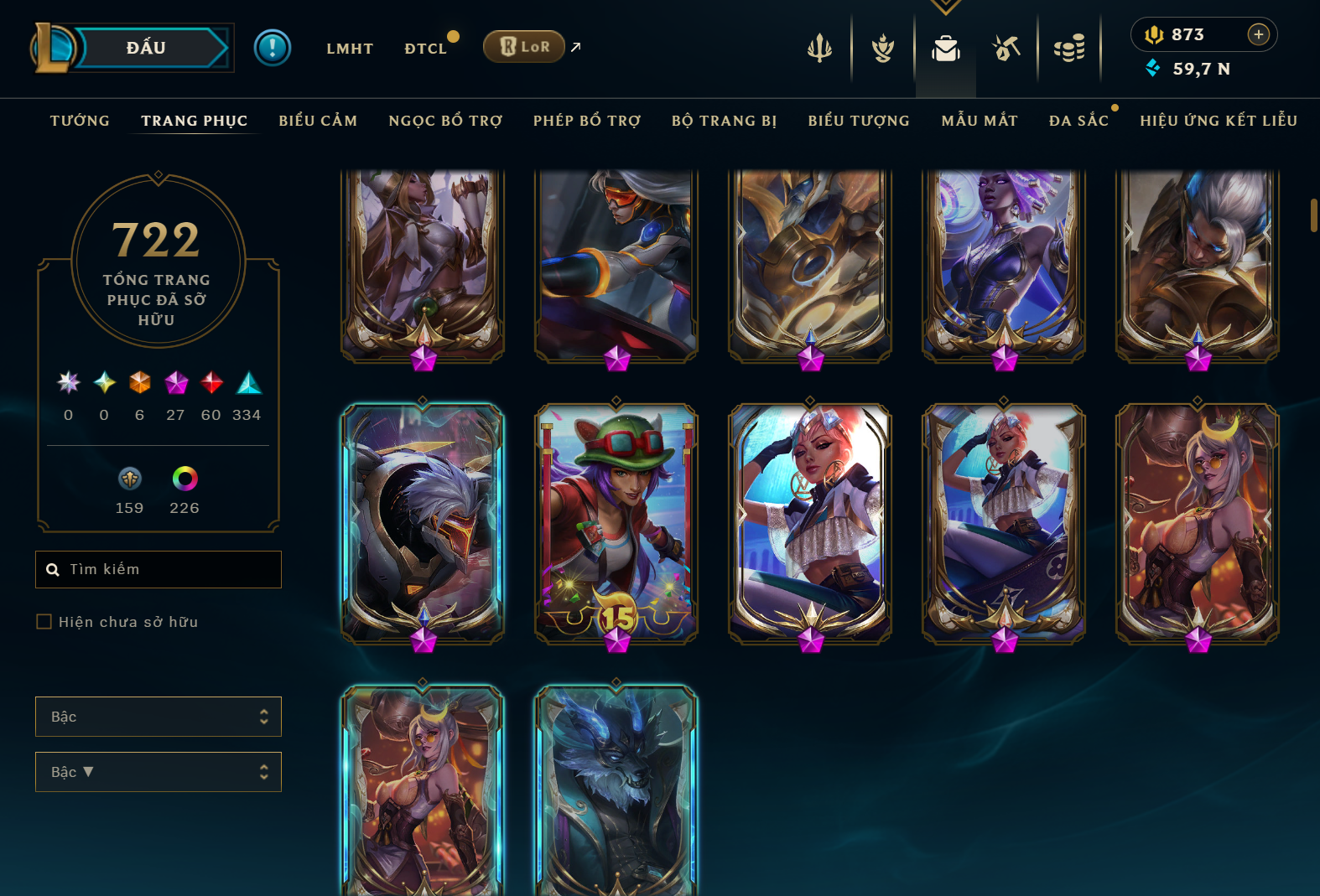Open the Loot (hammer) icon in top bar
1320x896 pixels.
click(x=1006, y=48)
